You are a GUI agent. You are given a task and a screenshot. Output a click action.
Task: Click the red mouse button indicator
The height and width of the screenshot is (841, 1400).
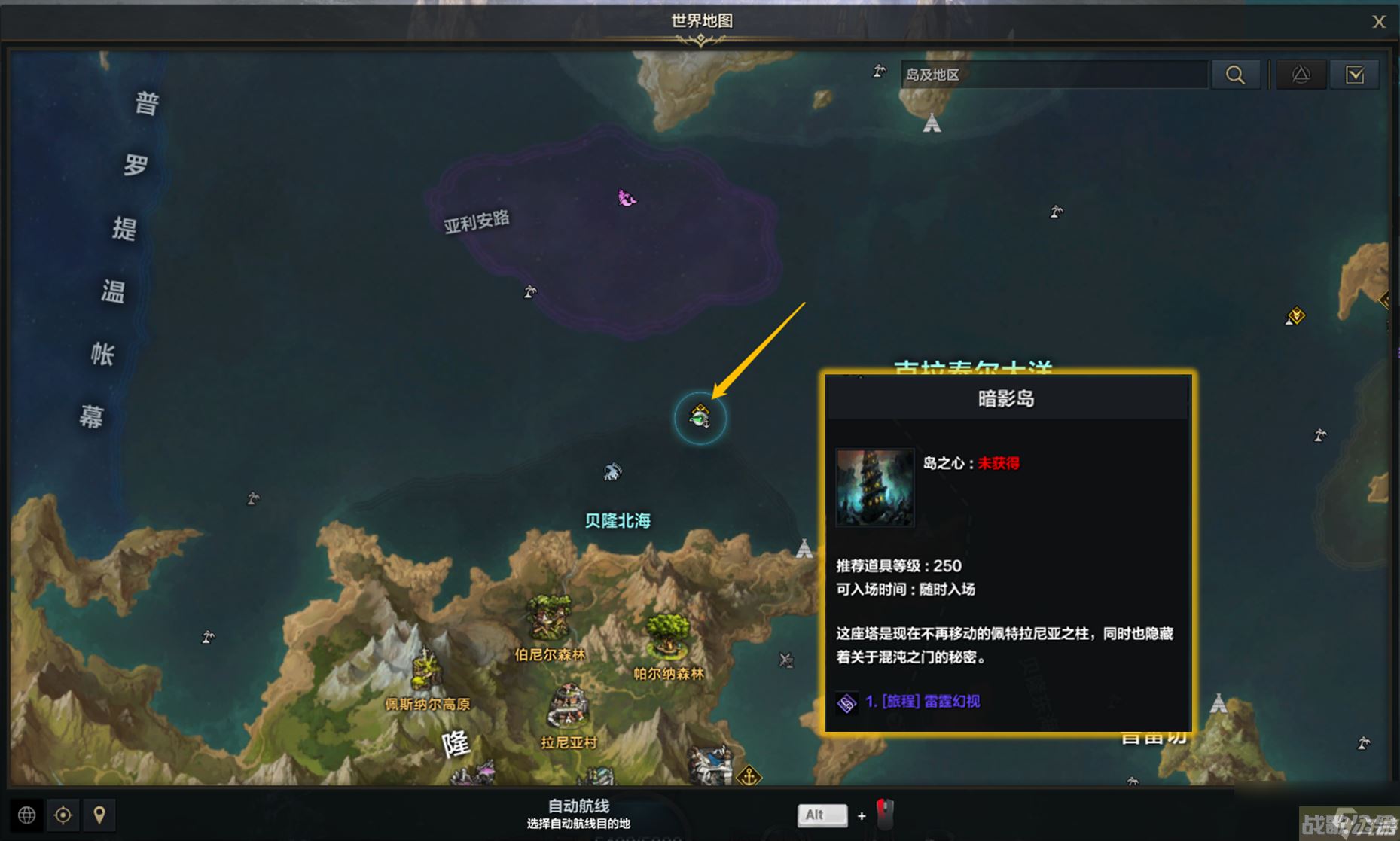[884, 815]
